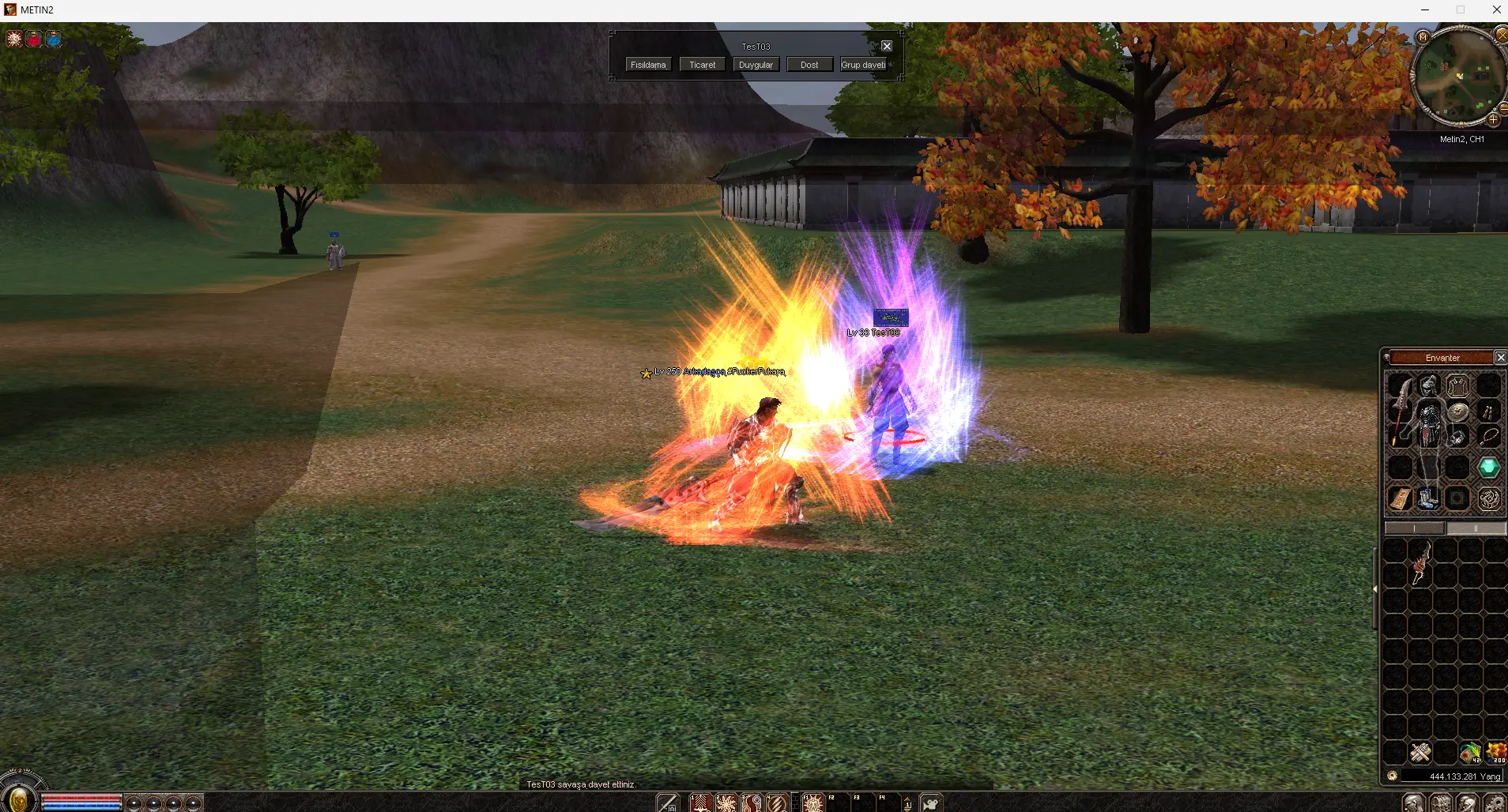Screen dimensions: 1508x812
Task: Close the Envanter inventory window
Action: tap(1500, 358)
